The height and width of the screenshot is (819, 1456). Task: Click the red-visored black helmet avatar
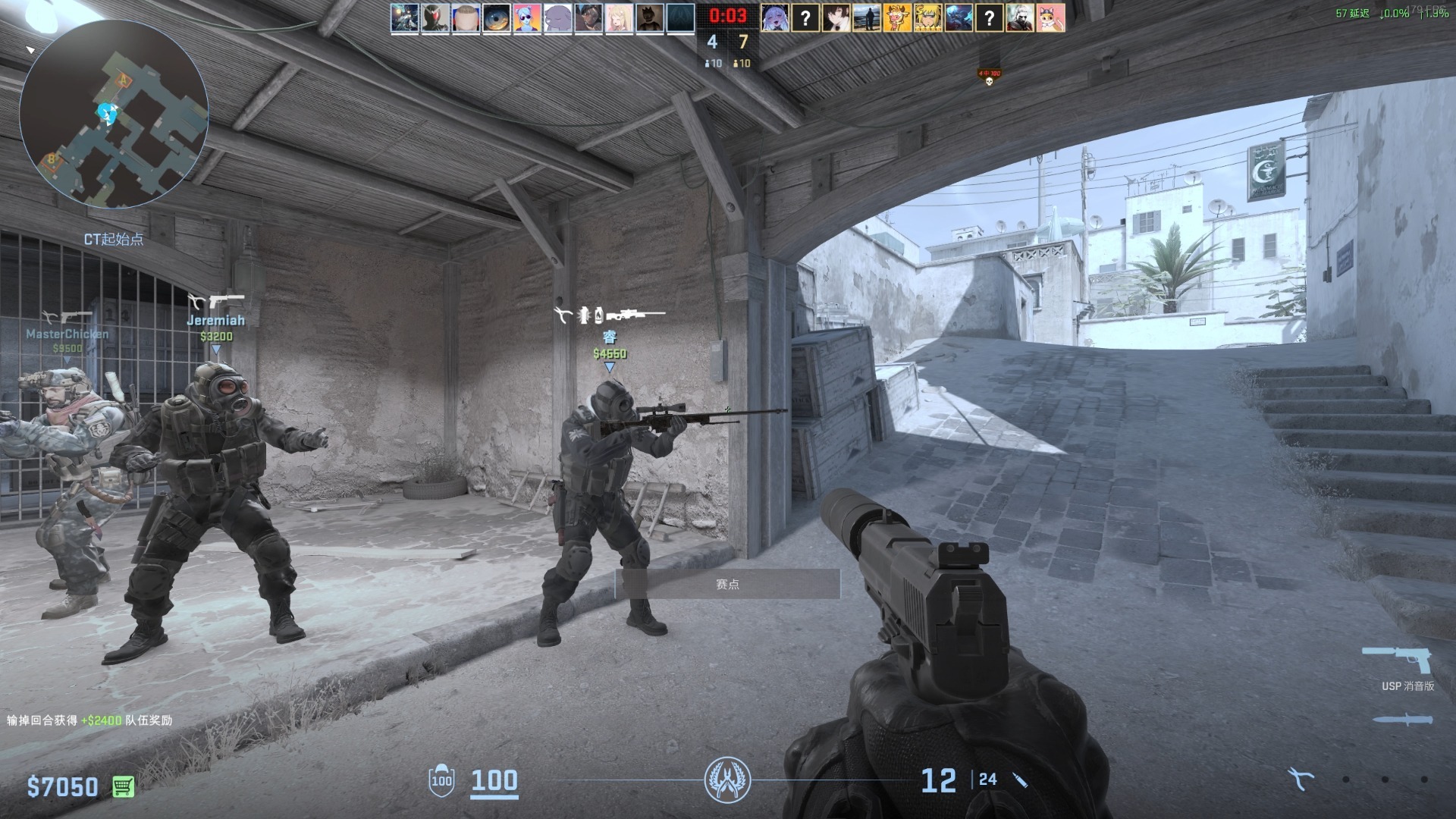click(x=435, y=17)
